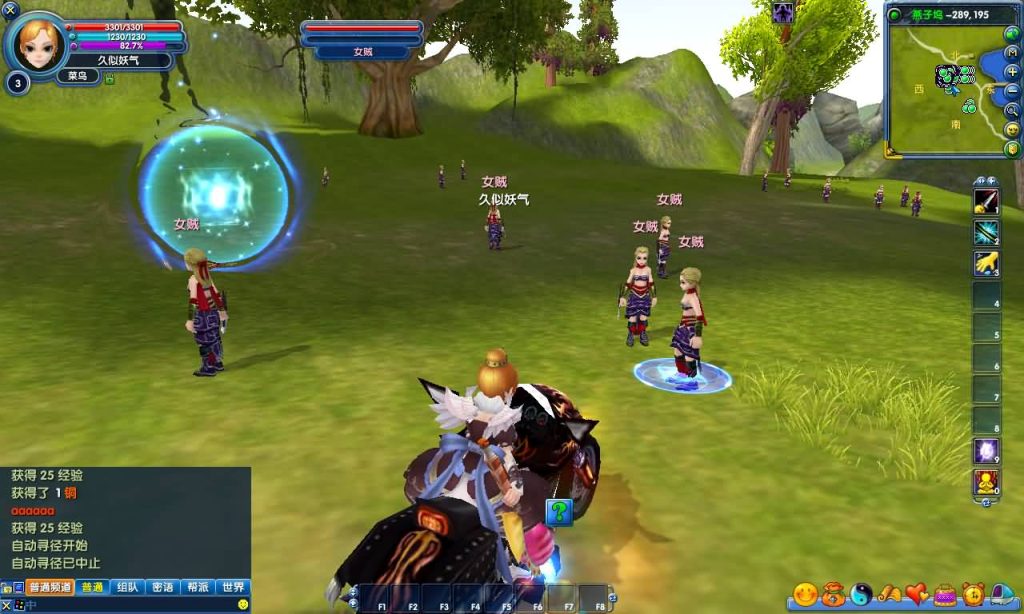Click the minimap's minus zoom-out button
The width and height of the screenshot is (1024, 614).
pos(1012,90)
